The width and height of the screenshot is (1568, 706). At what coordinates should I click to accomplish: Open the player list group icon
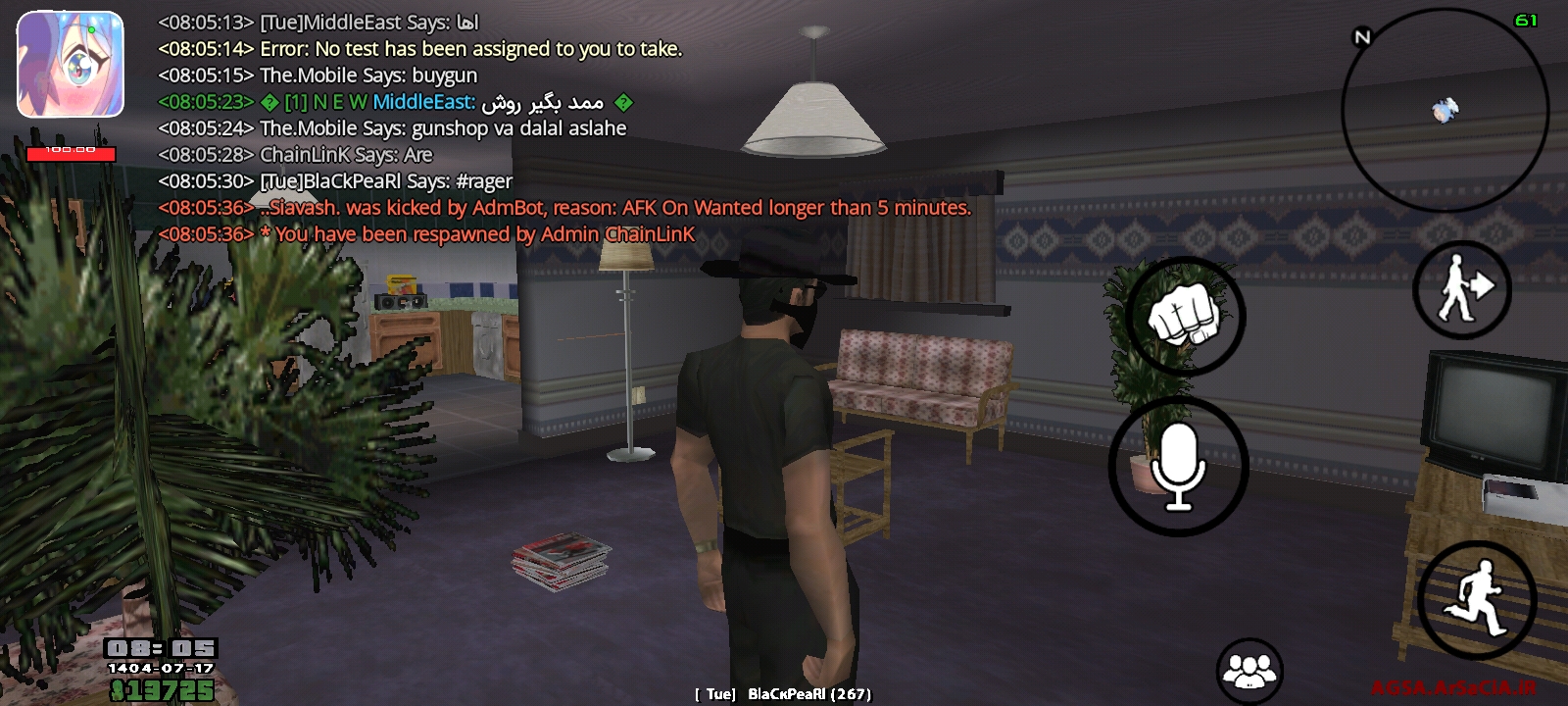click(1249, 672)
